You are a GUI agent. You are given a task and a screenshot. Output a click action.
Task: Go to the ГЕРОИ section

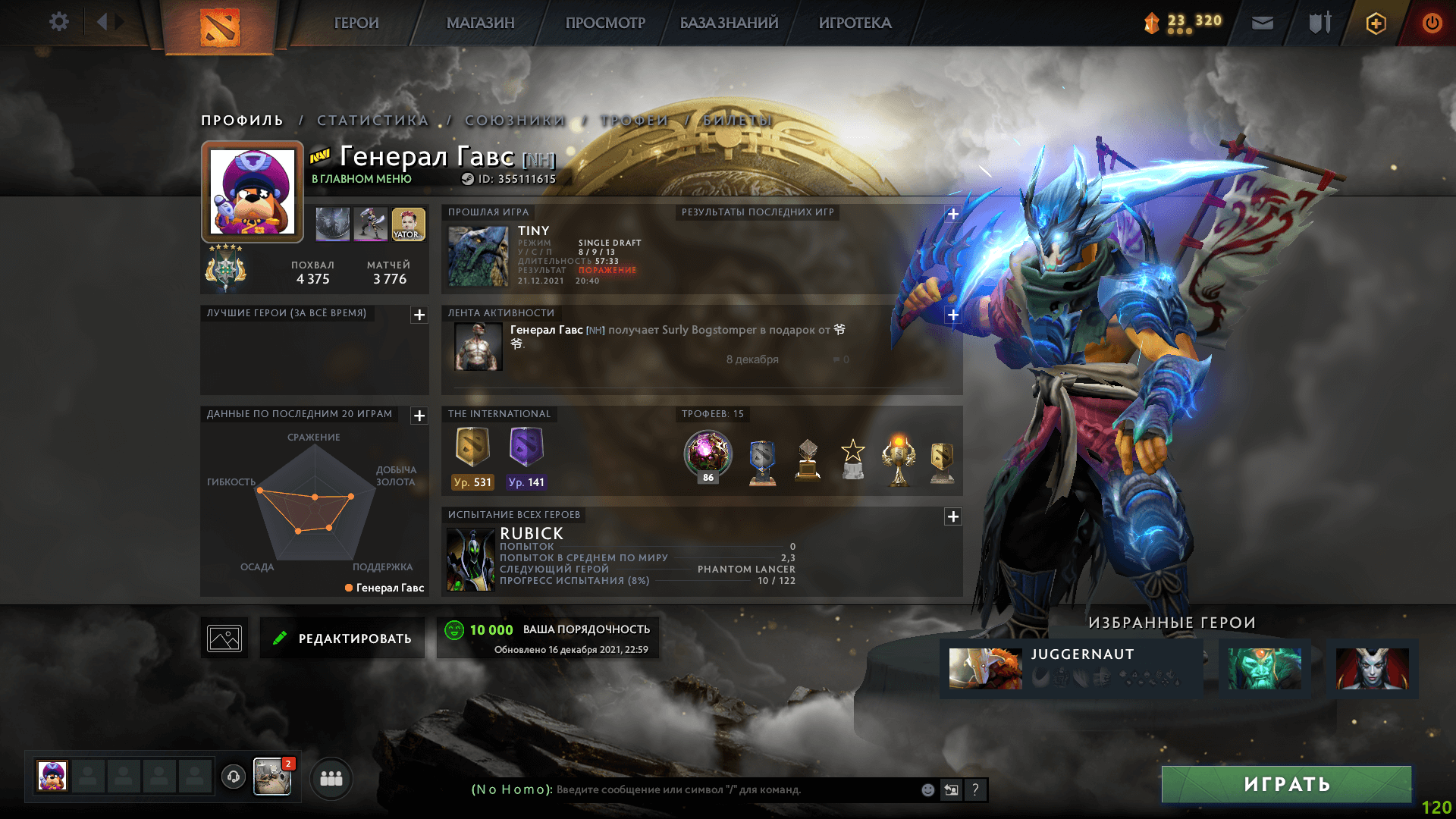tap(356, 23)
